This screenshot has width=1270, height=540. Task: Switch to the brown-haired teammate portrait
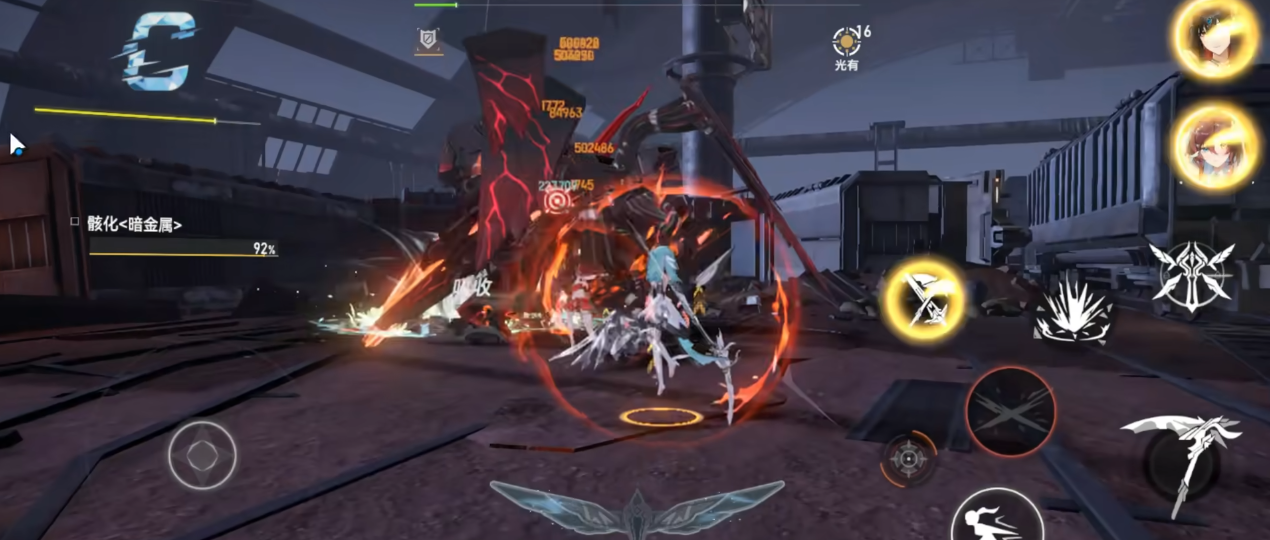click(1214, 146)
